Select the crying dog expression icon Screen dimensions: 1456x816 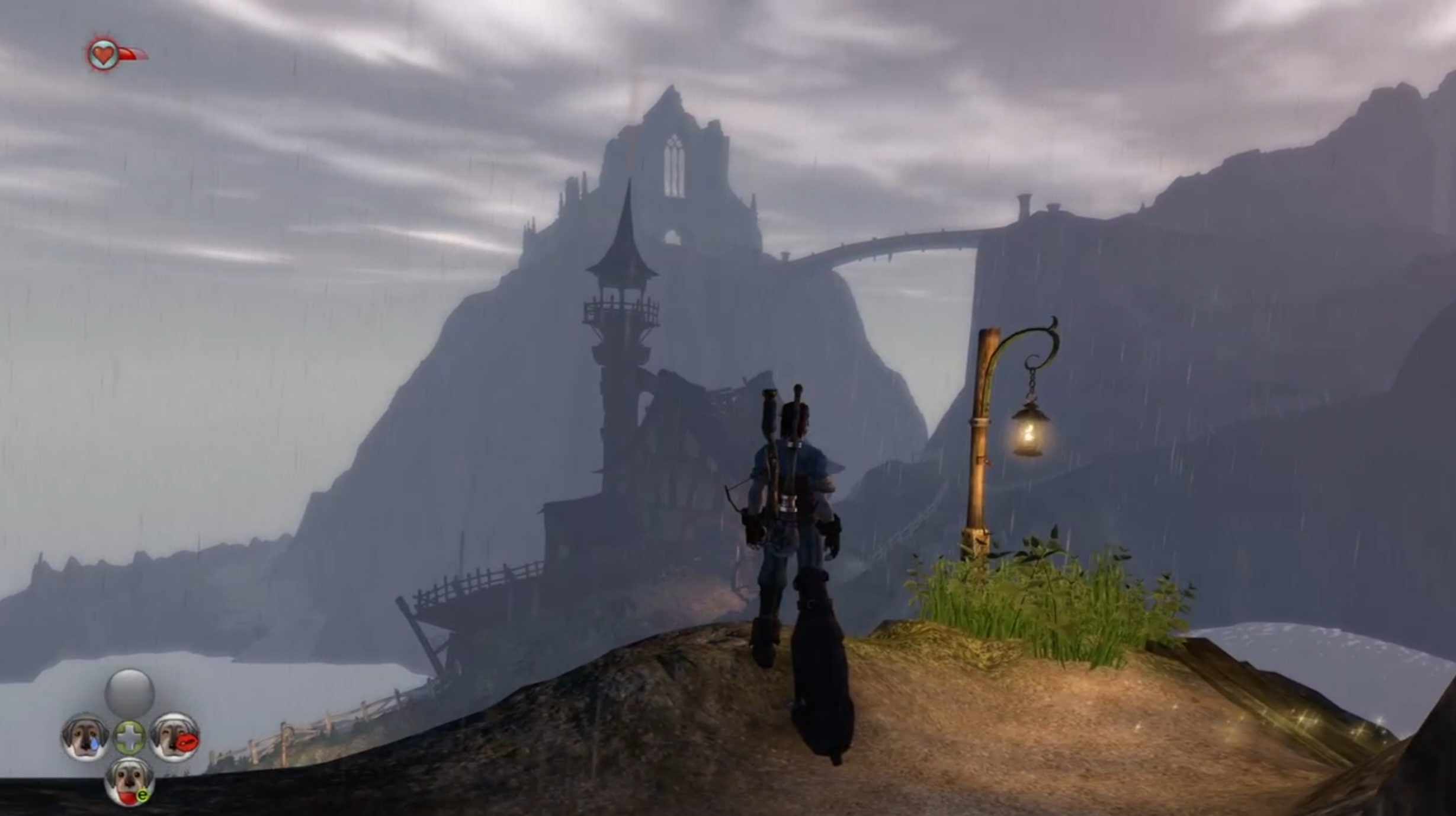(x=85, y=737)
